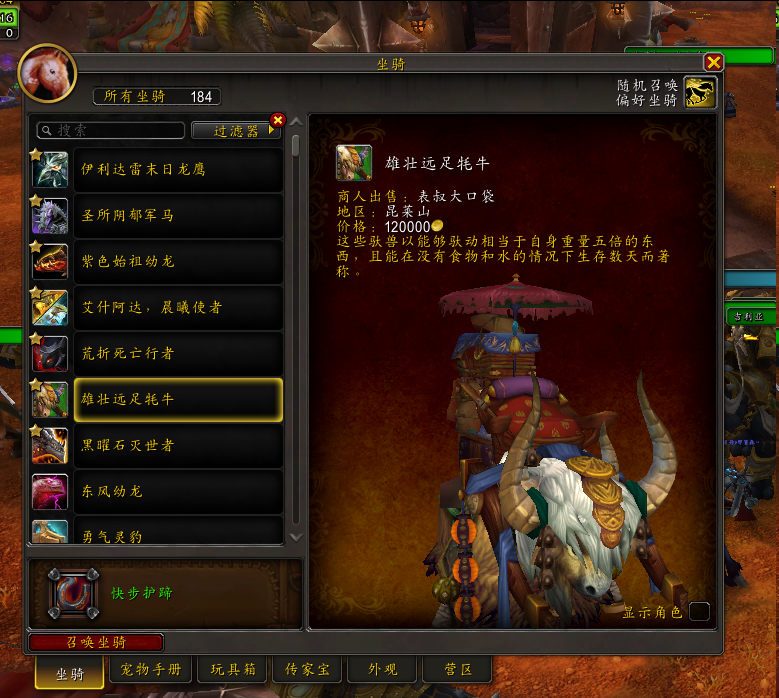Select 伊利达雷末日龙鹰 in mount list
This screenshot has width=779, height=698.
click(177, 170)
